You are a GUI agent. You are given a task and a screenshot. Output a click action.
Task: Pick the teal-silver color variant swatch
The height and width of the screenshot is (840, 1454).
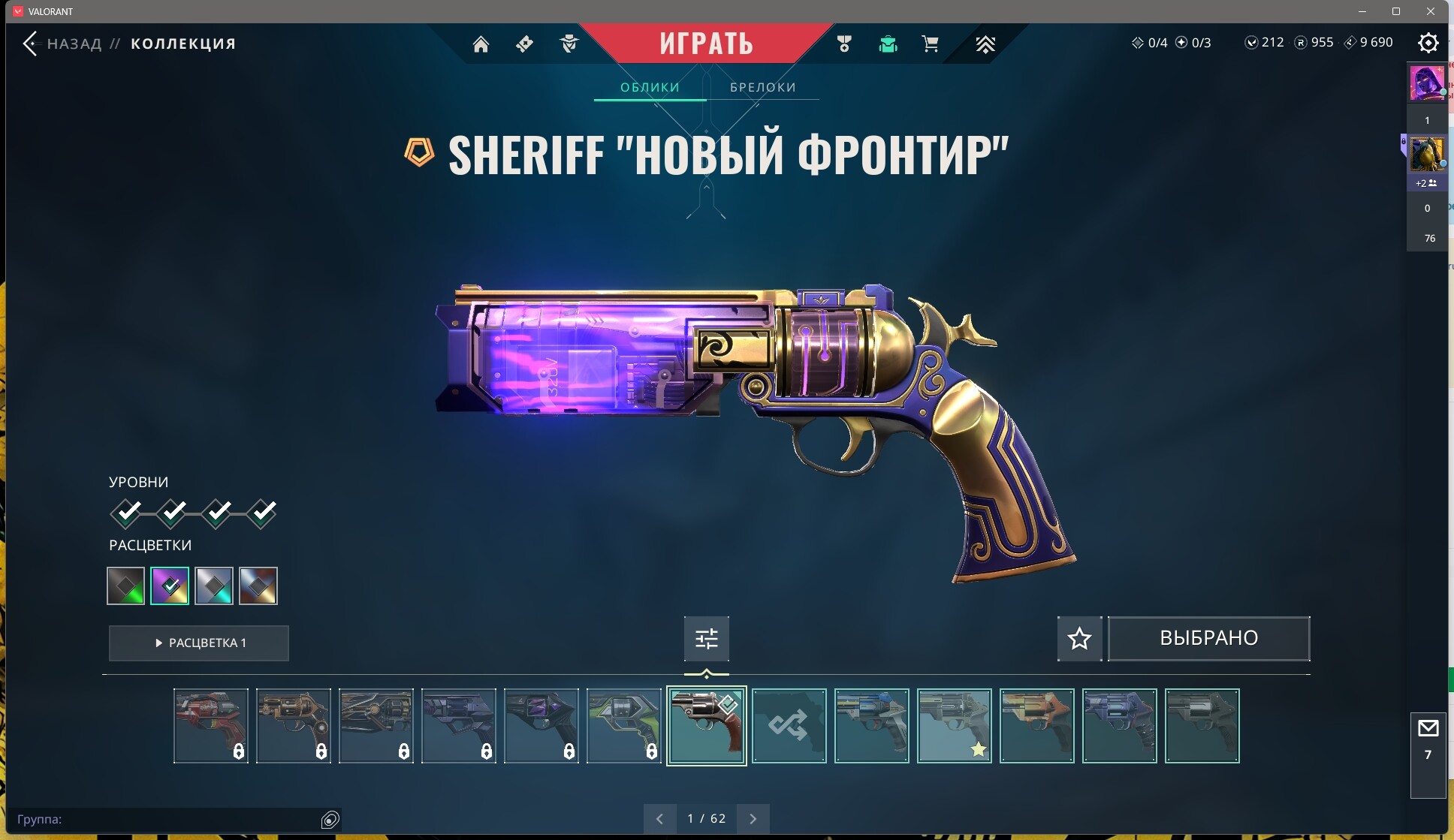214,586
